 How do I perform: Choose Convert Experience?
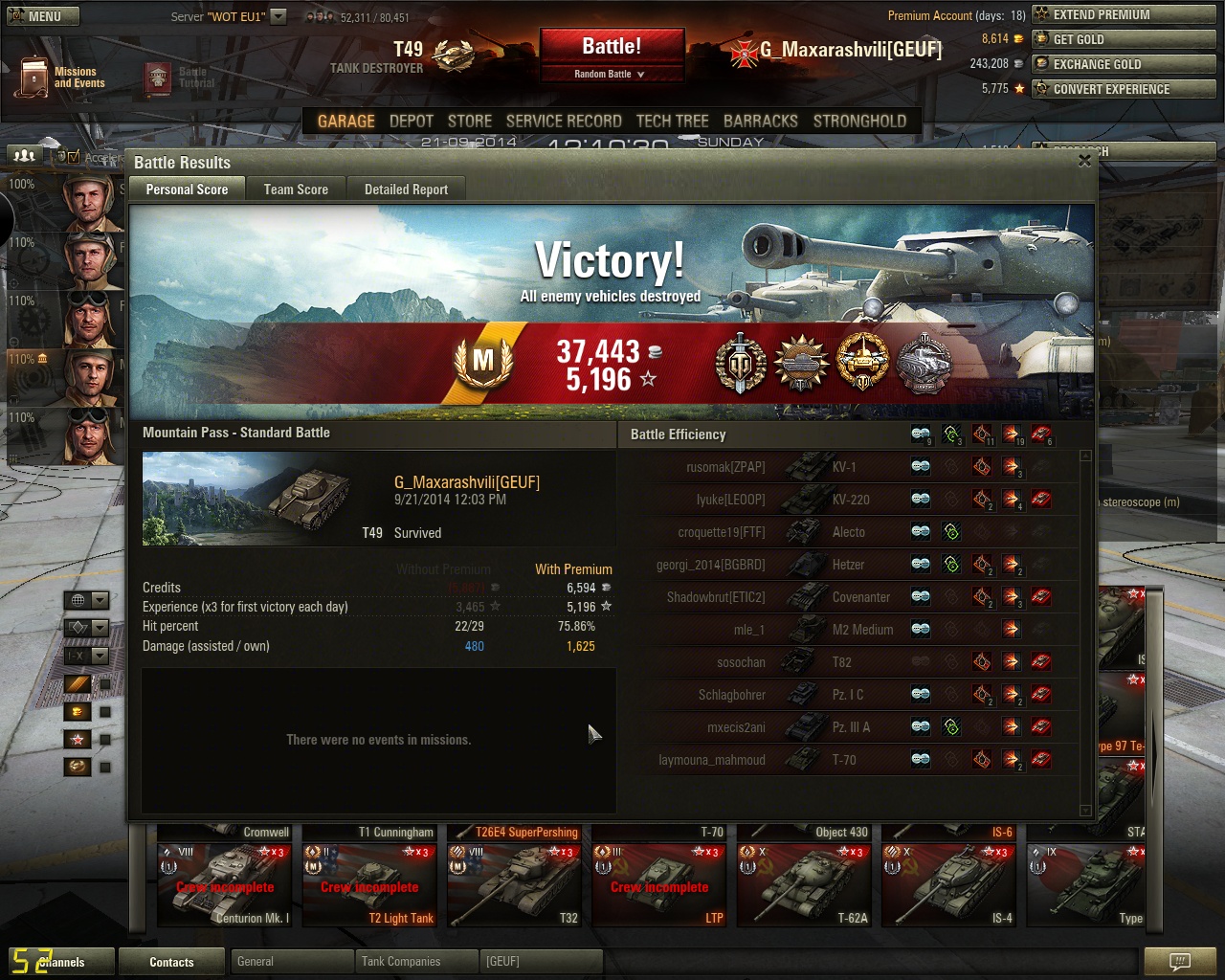pos(1124,89)
